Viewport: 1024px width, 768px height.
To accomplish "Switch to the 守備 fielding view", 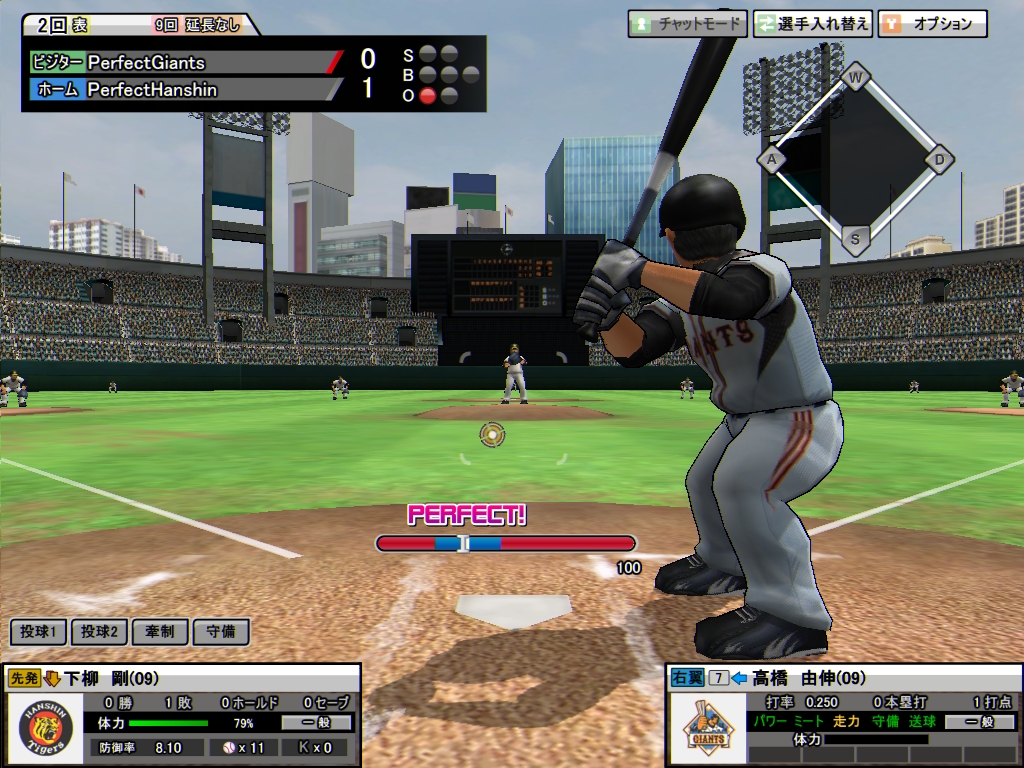I will 220,632.
